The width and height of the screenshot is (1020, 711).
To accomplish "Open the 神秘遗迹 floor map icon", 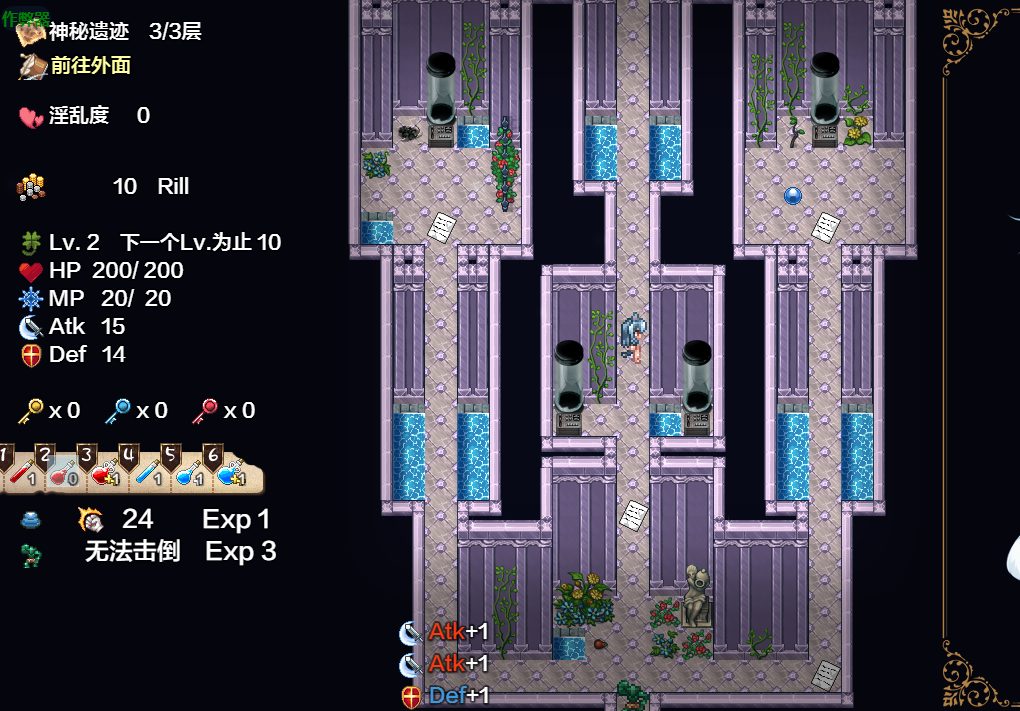I will coord(32,33).
